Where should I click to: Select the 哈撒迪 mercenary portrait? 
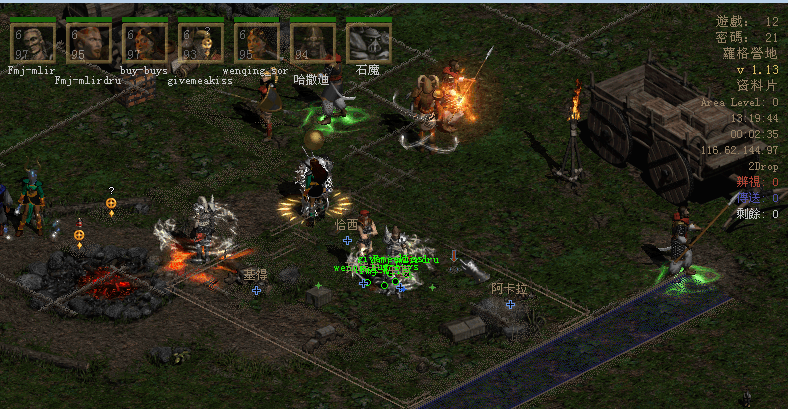[312, 43]
